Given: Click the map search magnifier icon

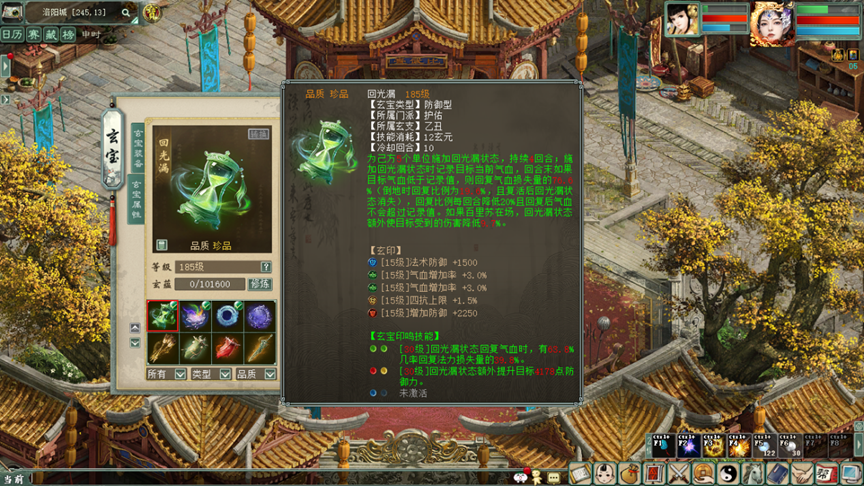Looking at the screenshot, I should (126, 13).
